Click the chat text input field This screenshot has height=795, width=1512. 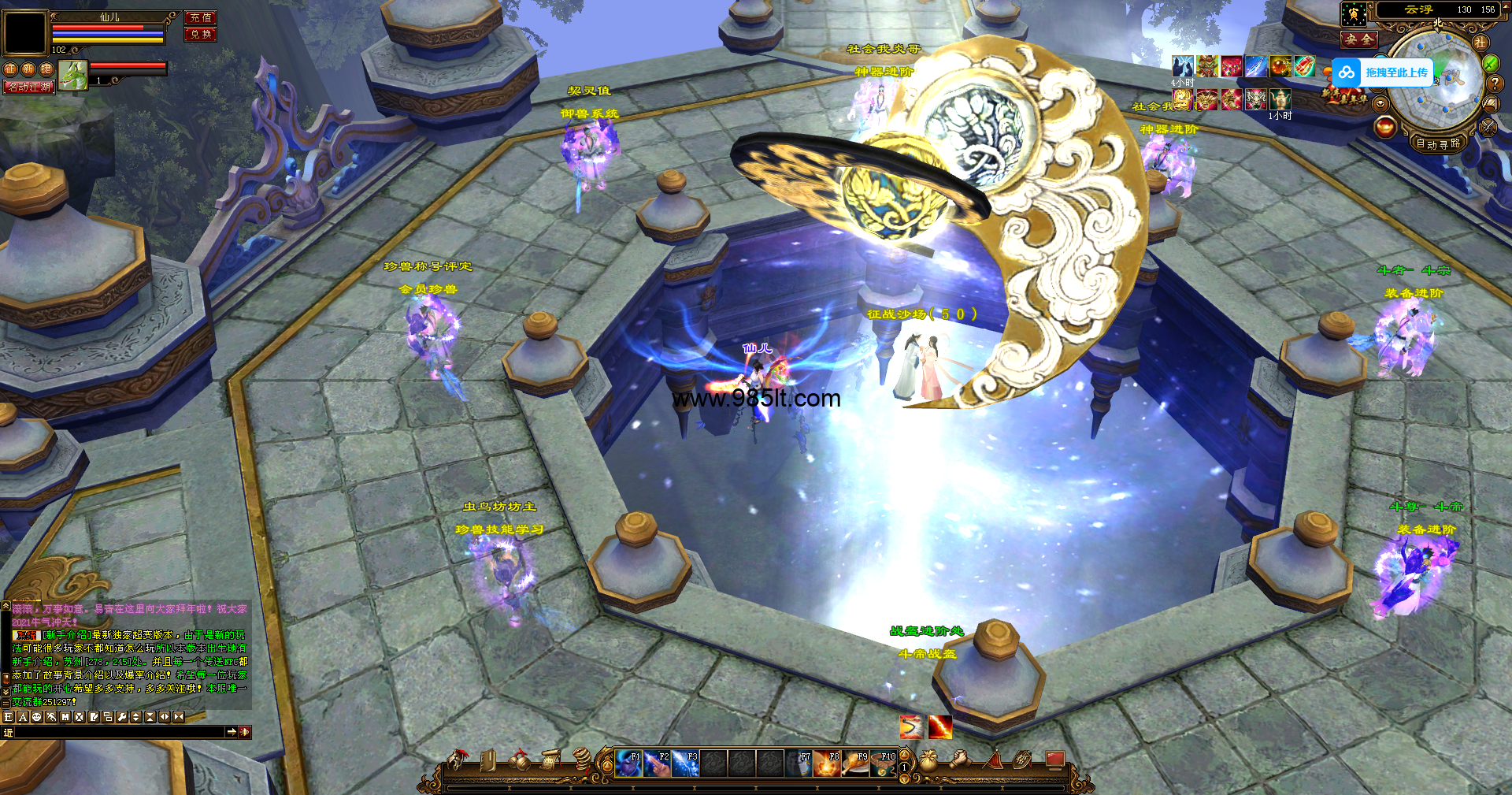pos(120,732)
